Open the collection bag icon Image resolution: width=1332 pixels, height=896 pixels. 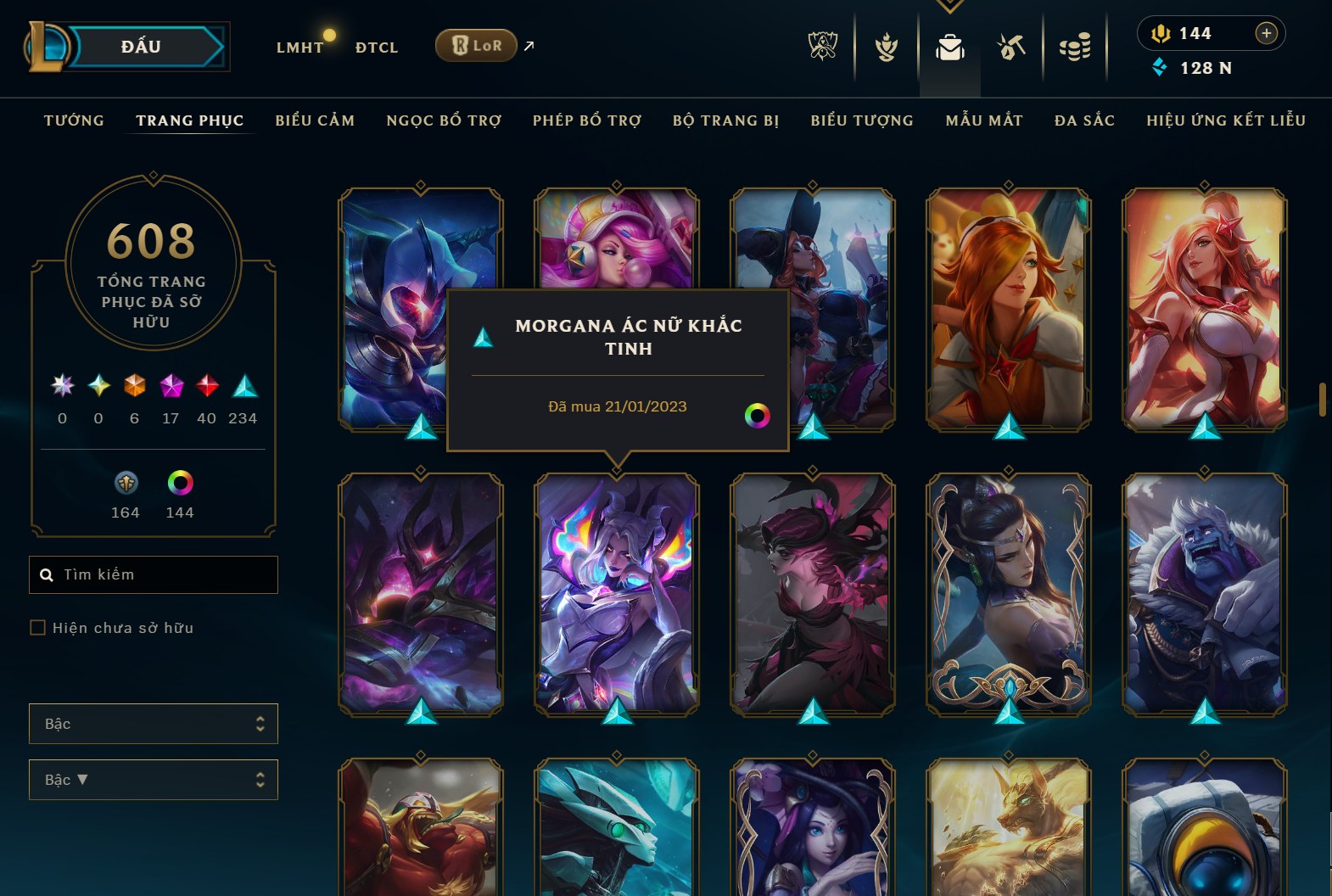coord(950,48)
